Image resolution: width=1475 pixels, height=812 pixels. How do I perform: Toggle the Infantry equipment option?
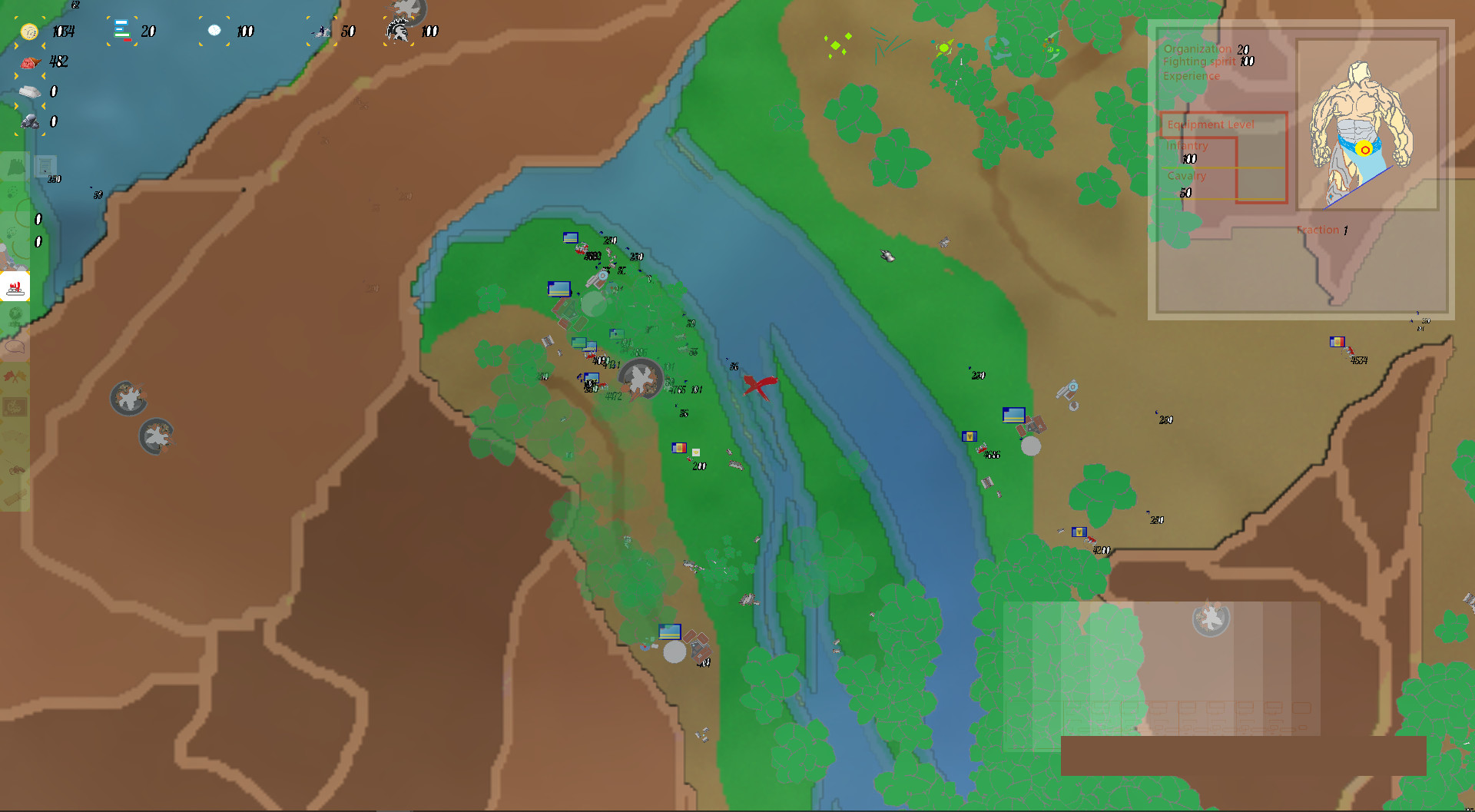click(x=1188, y=145)
